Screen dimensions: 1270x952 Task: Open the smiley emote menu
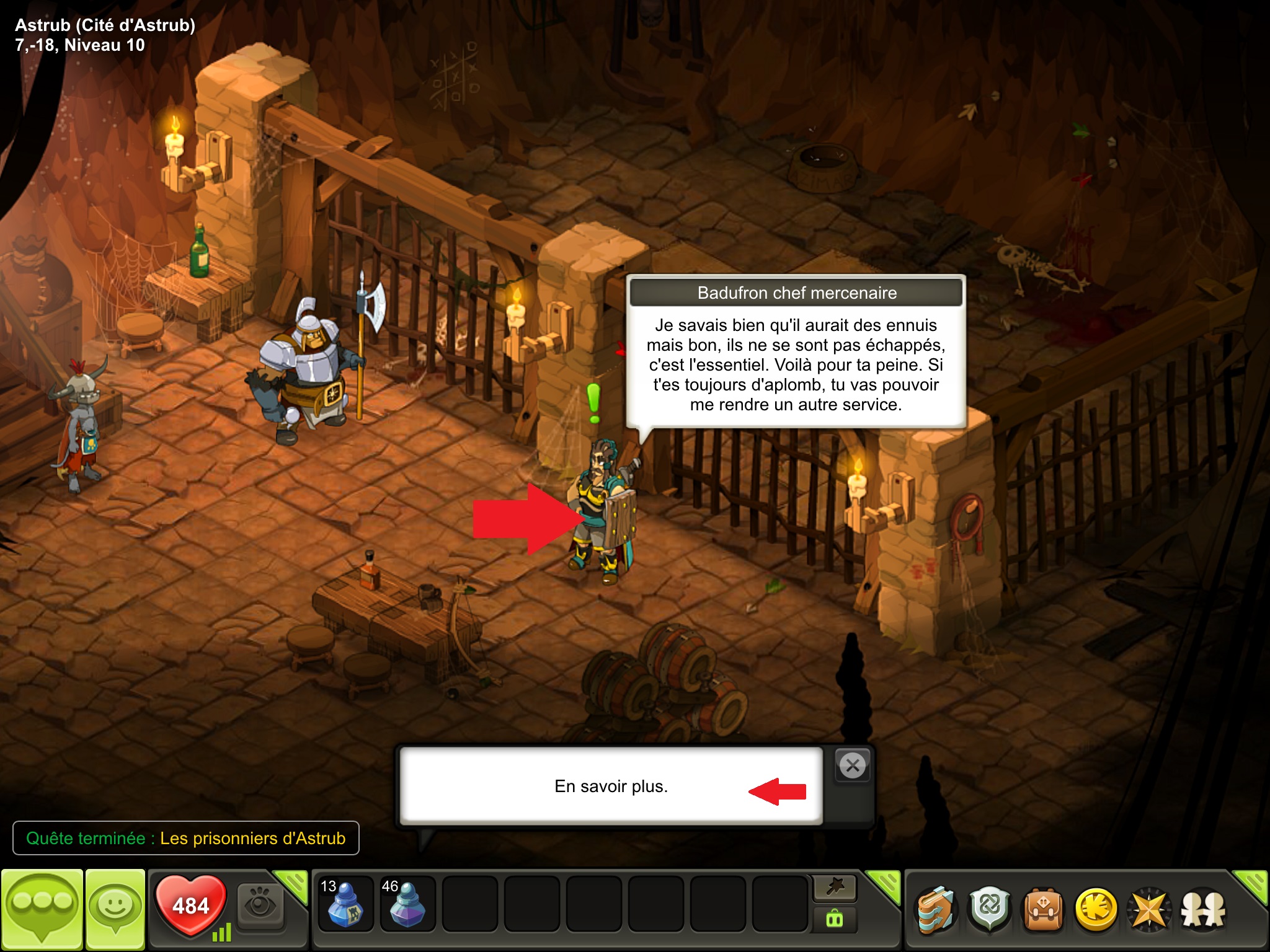point(115,909)
